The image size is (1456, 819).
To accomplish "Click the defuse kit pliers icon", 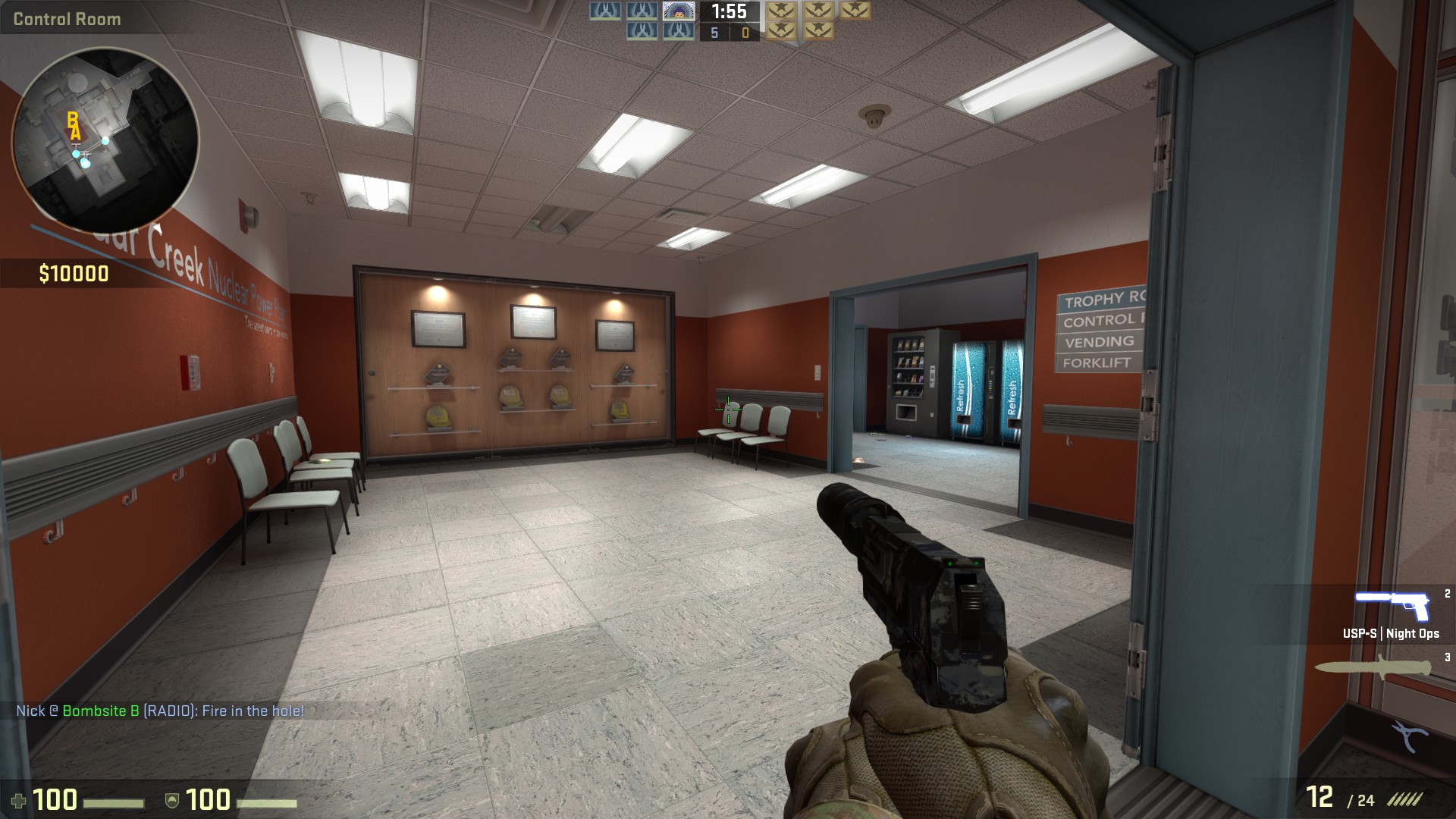I will point(1410,736).
